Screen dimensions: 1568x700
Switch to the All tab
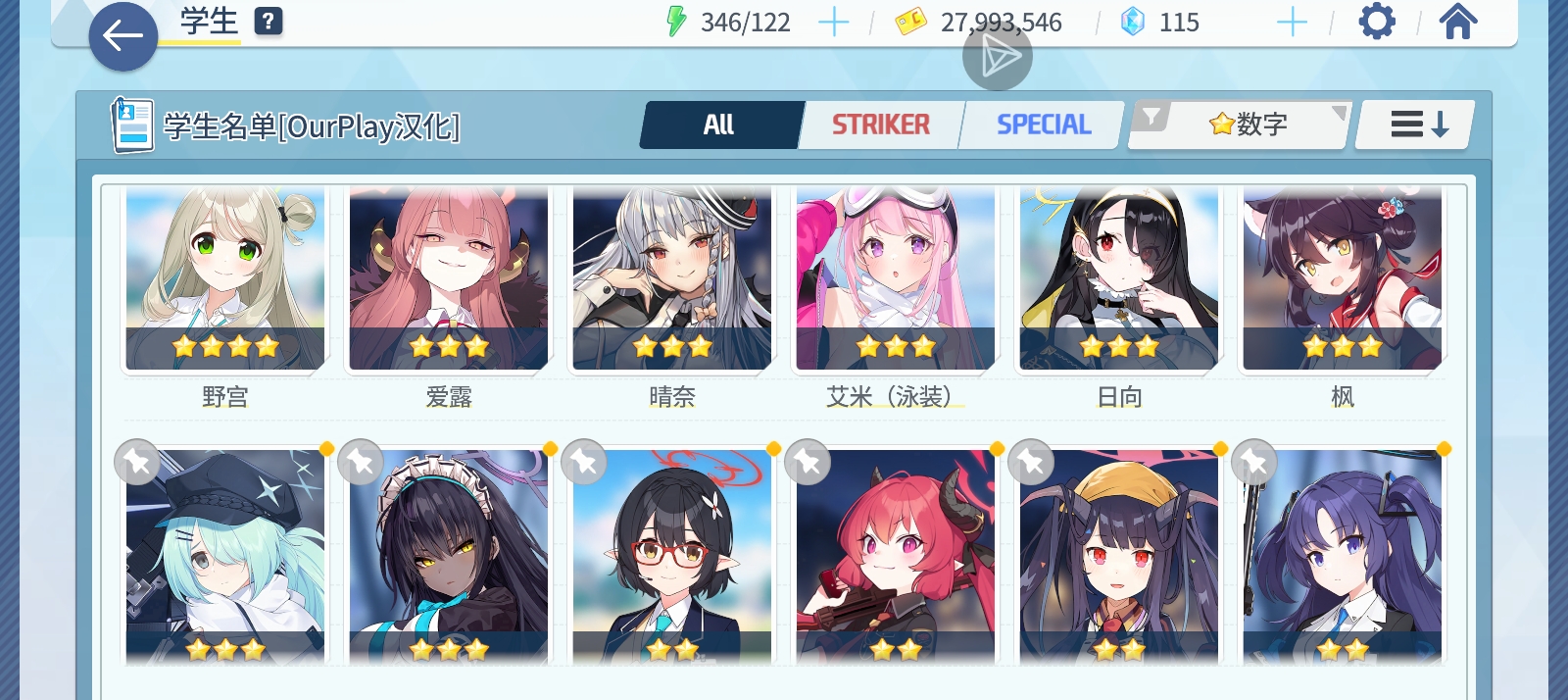tap(720, 125)
